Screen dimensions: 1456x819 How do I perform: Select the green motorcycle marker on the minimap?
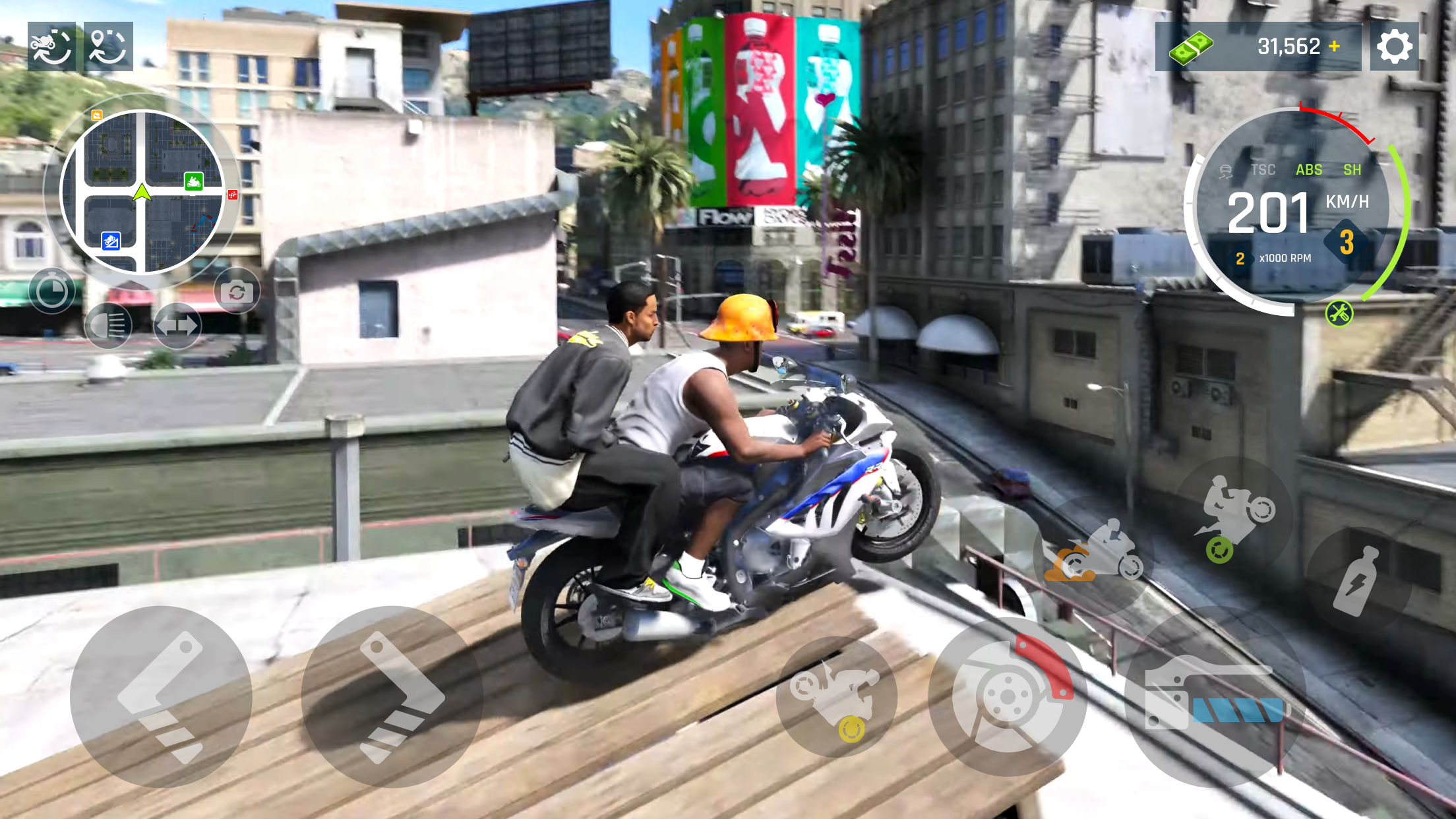193,182
